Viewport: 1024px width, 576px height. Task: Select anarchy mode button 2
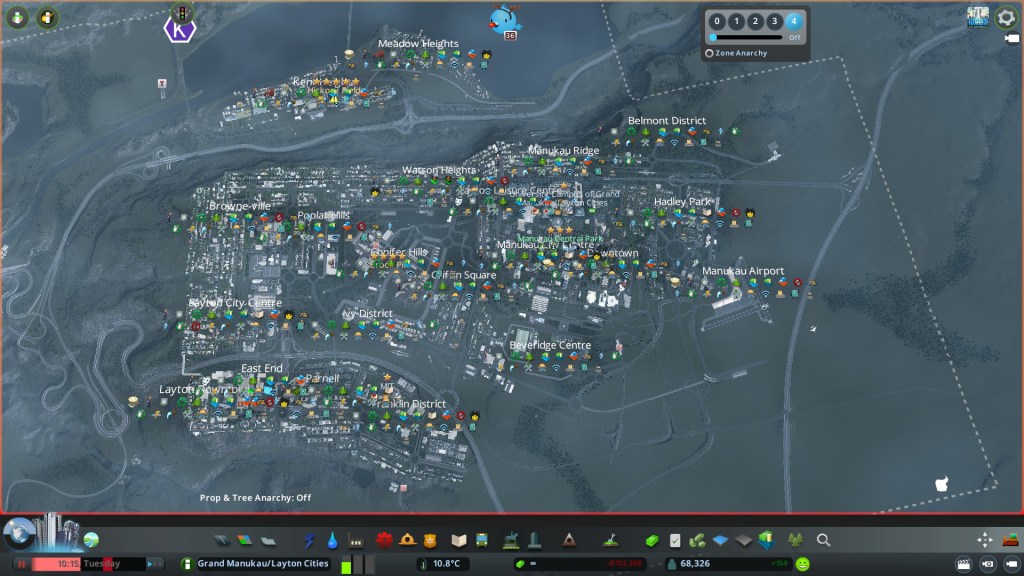tap(755, 21)
